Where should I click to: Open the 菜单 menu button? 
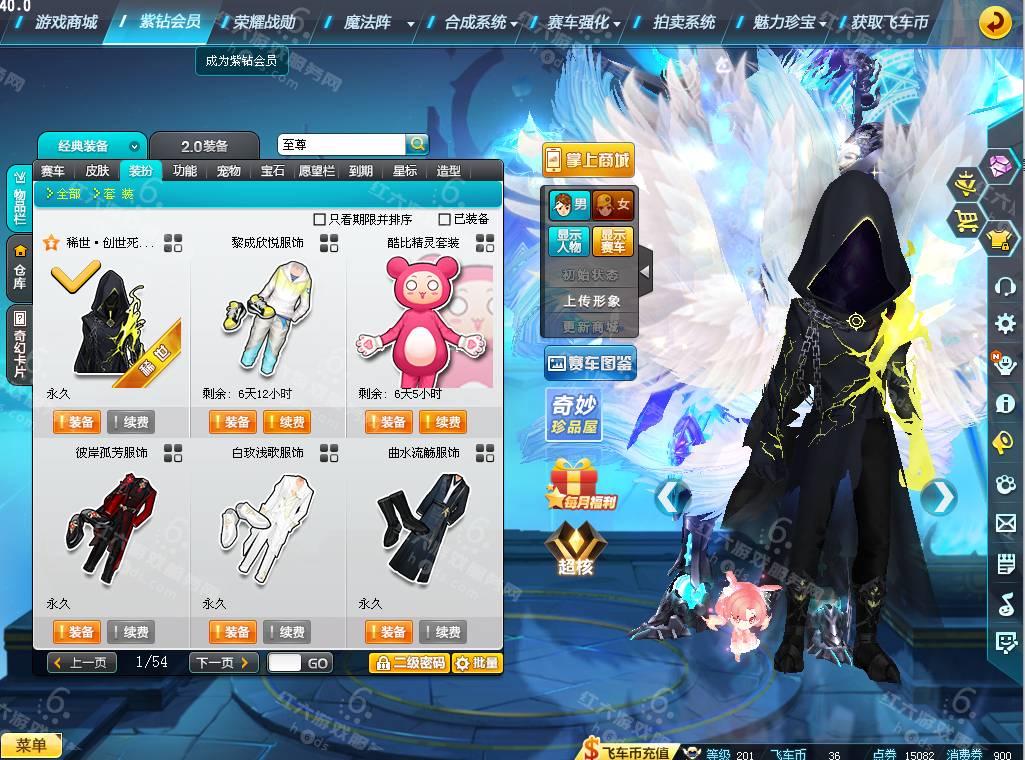click(31, 745)
